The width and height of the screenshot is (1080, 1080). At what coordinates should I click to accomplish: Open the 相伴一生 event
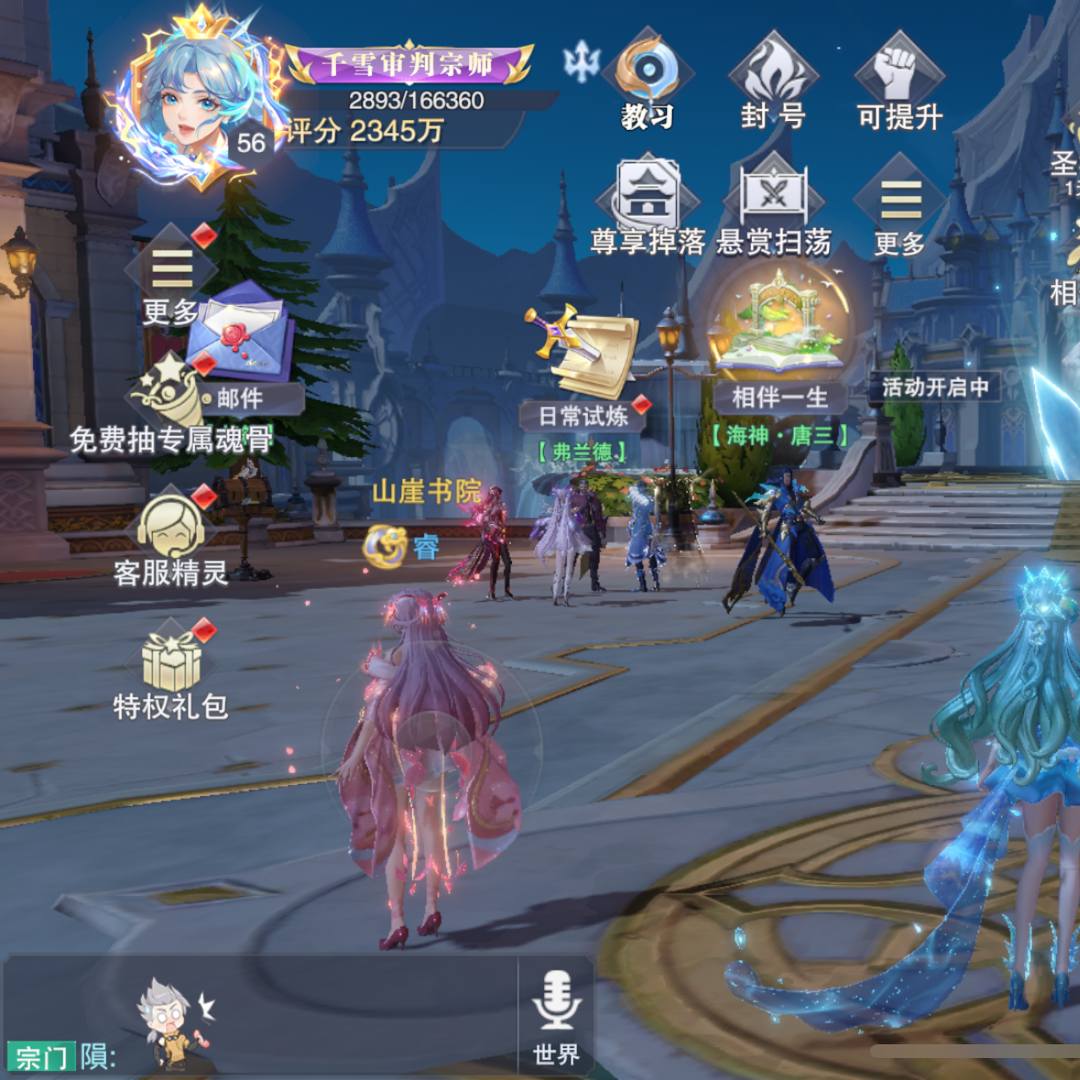tap(781, 345)
